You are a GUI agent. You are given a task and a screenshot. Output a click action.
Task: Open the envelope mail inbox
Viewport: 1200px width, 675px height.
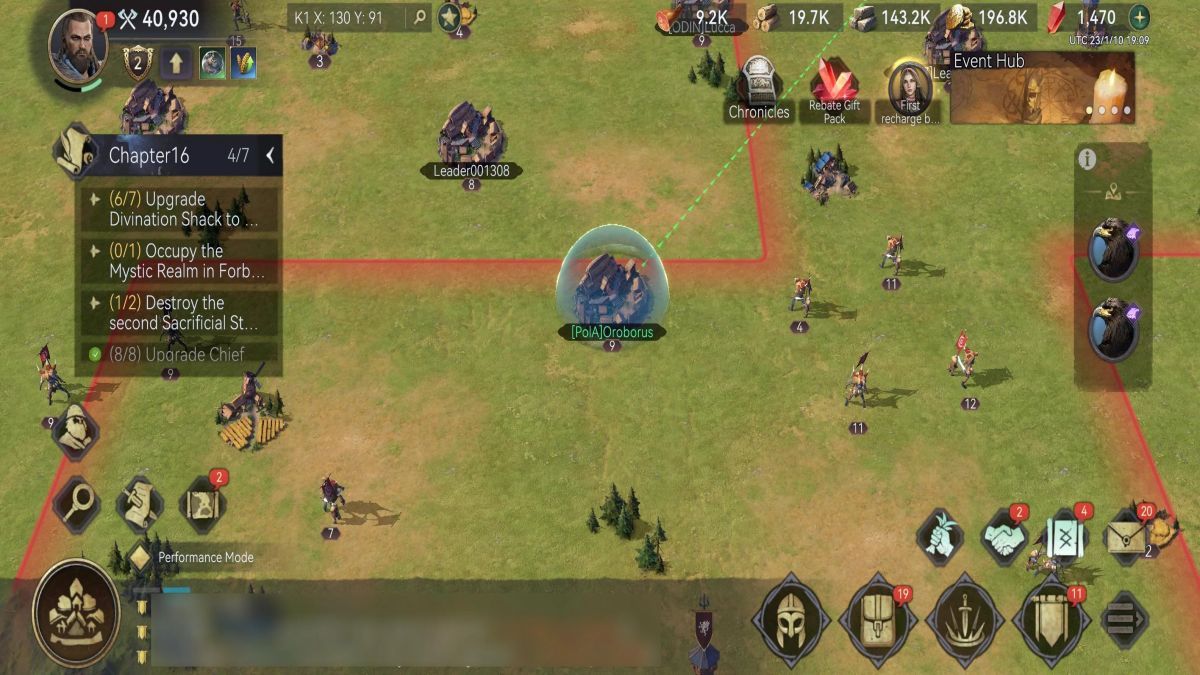click(1127, 536)
